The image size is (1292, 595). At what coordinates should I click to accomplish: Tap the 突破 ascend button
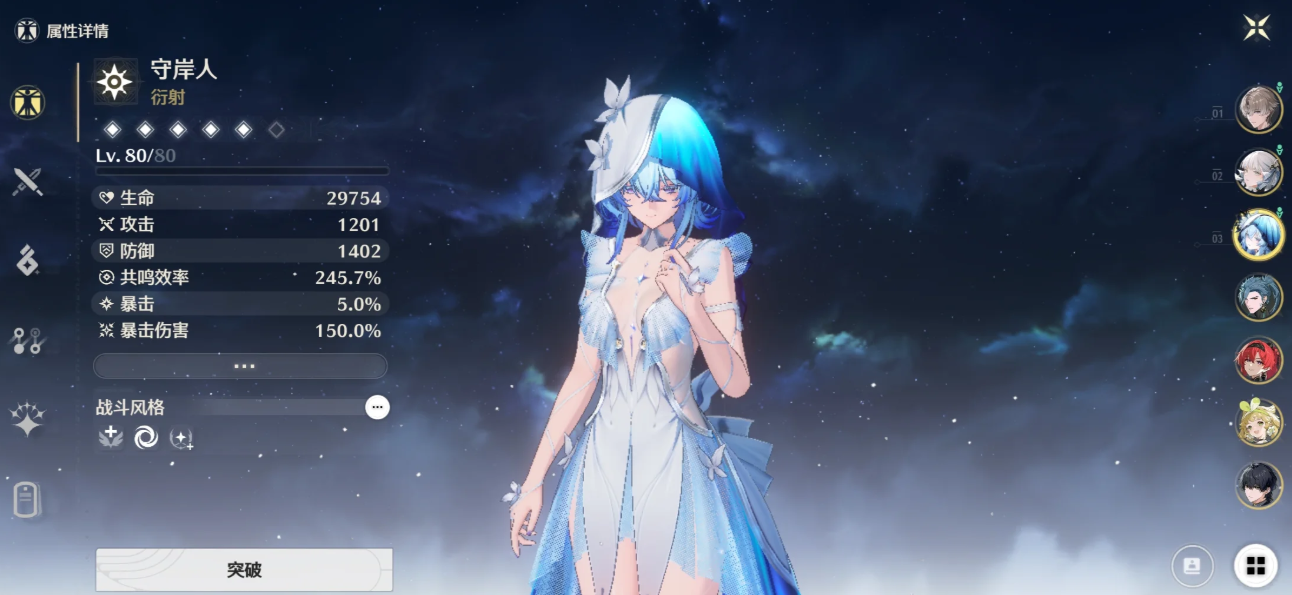pos(244,570)
